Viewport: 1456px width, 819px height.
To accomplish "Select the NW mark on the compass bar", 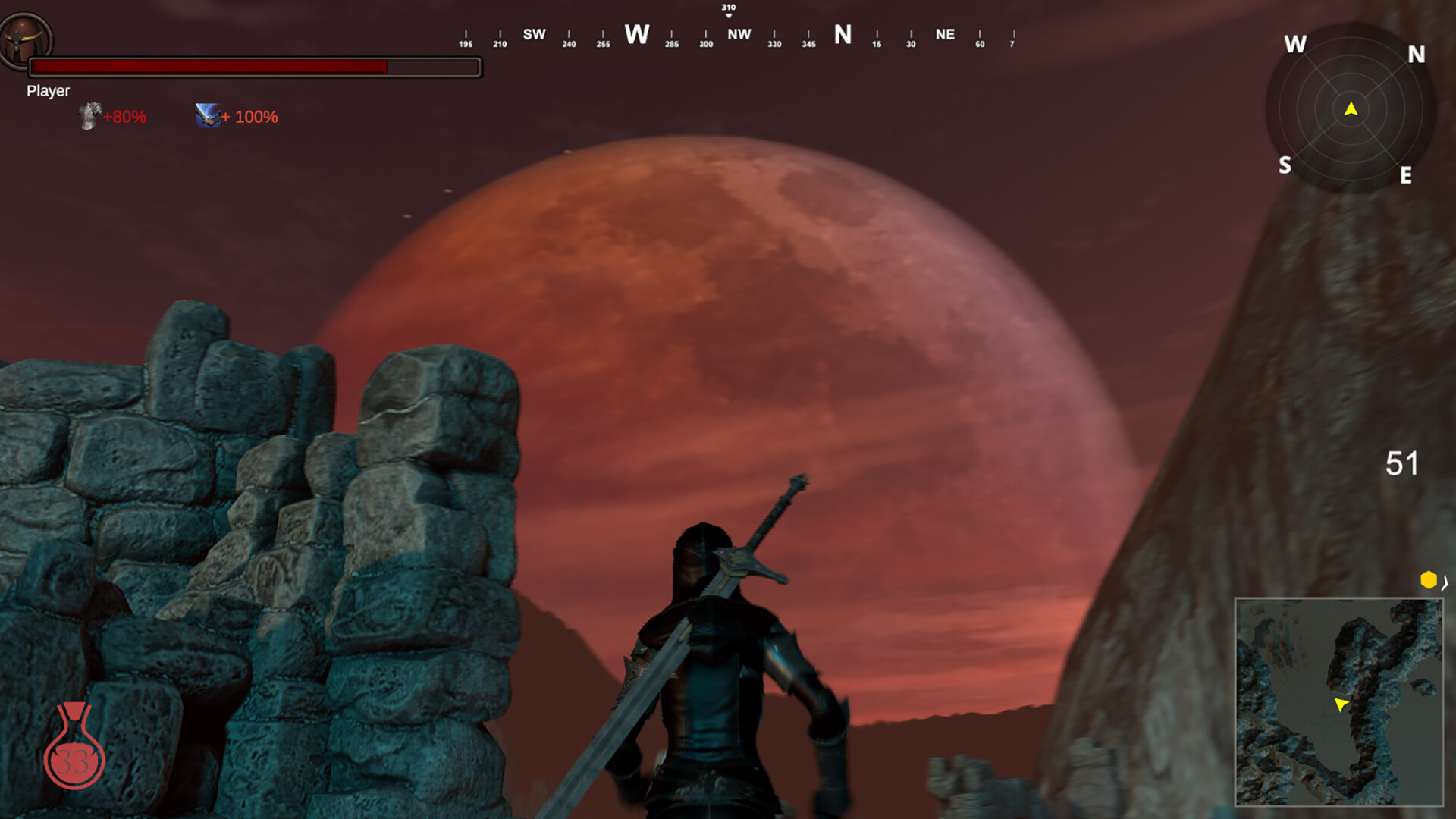I will click(739, 34).
